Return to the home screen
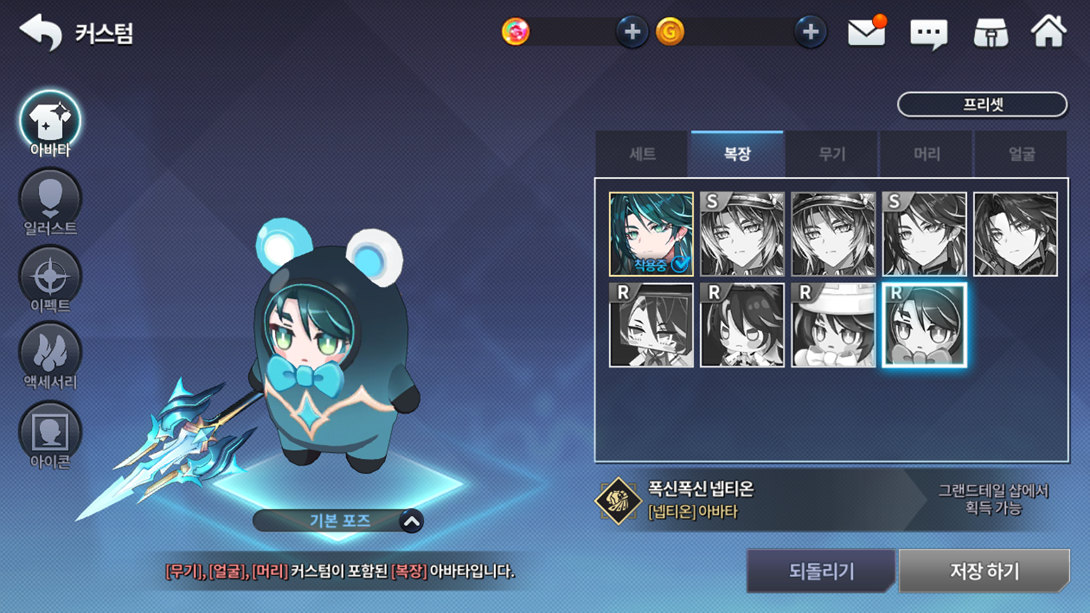The height and width of the screenshot is (613, 1090). tap(1049, 31)
